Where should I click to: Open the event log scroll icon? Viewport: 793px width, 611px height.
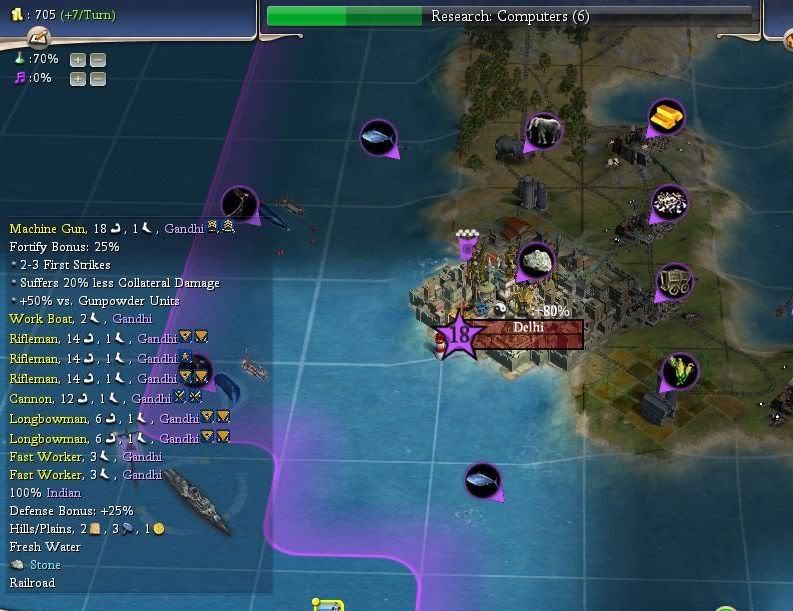point(38,39)
